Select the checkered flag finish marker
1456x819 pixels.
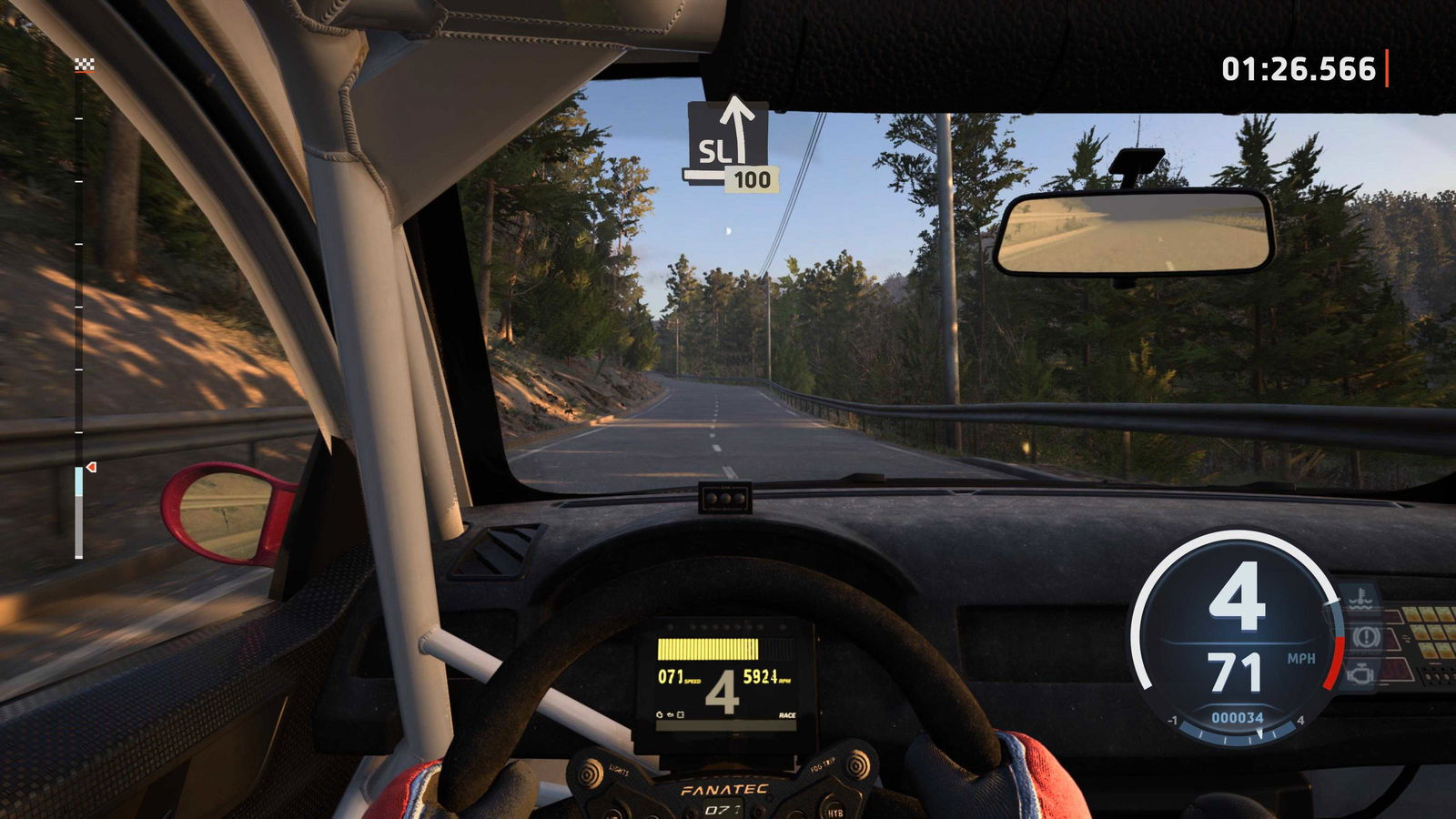(x=84, y=64)
